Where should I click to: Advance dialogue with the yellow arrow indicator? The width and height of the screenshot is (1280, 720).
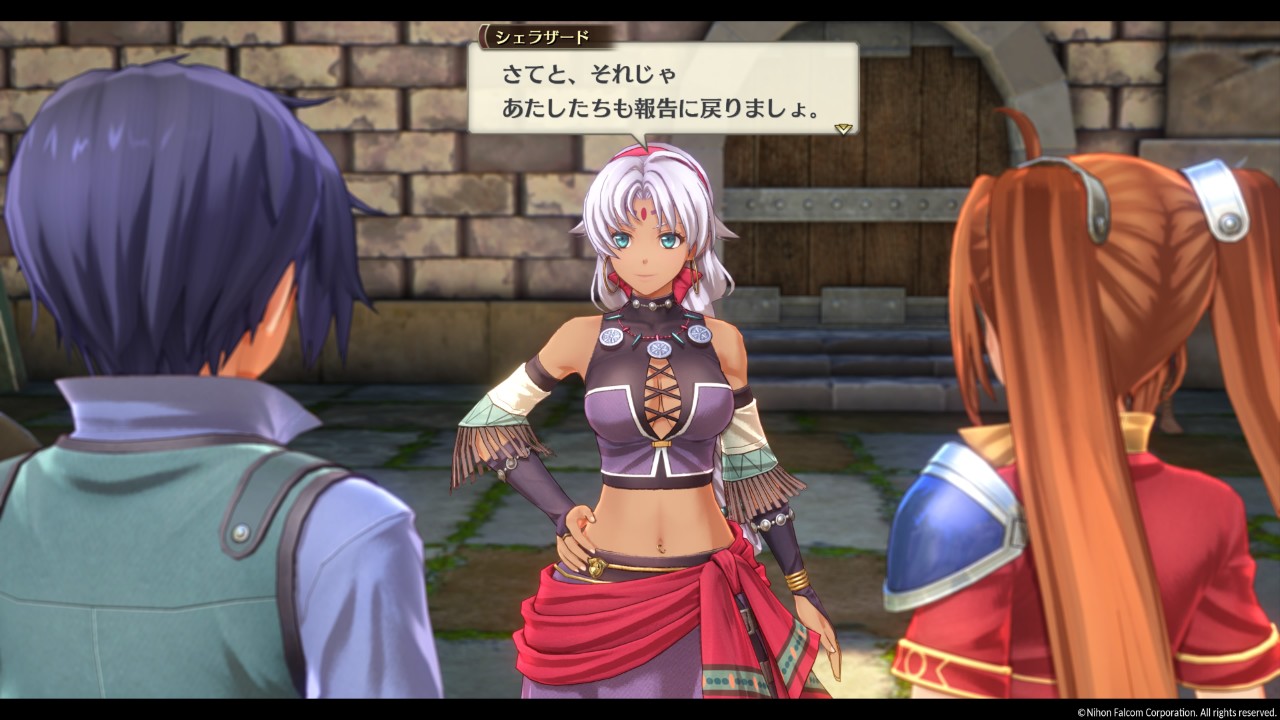[x=843, y=129]
